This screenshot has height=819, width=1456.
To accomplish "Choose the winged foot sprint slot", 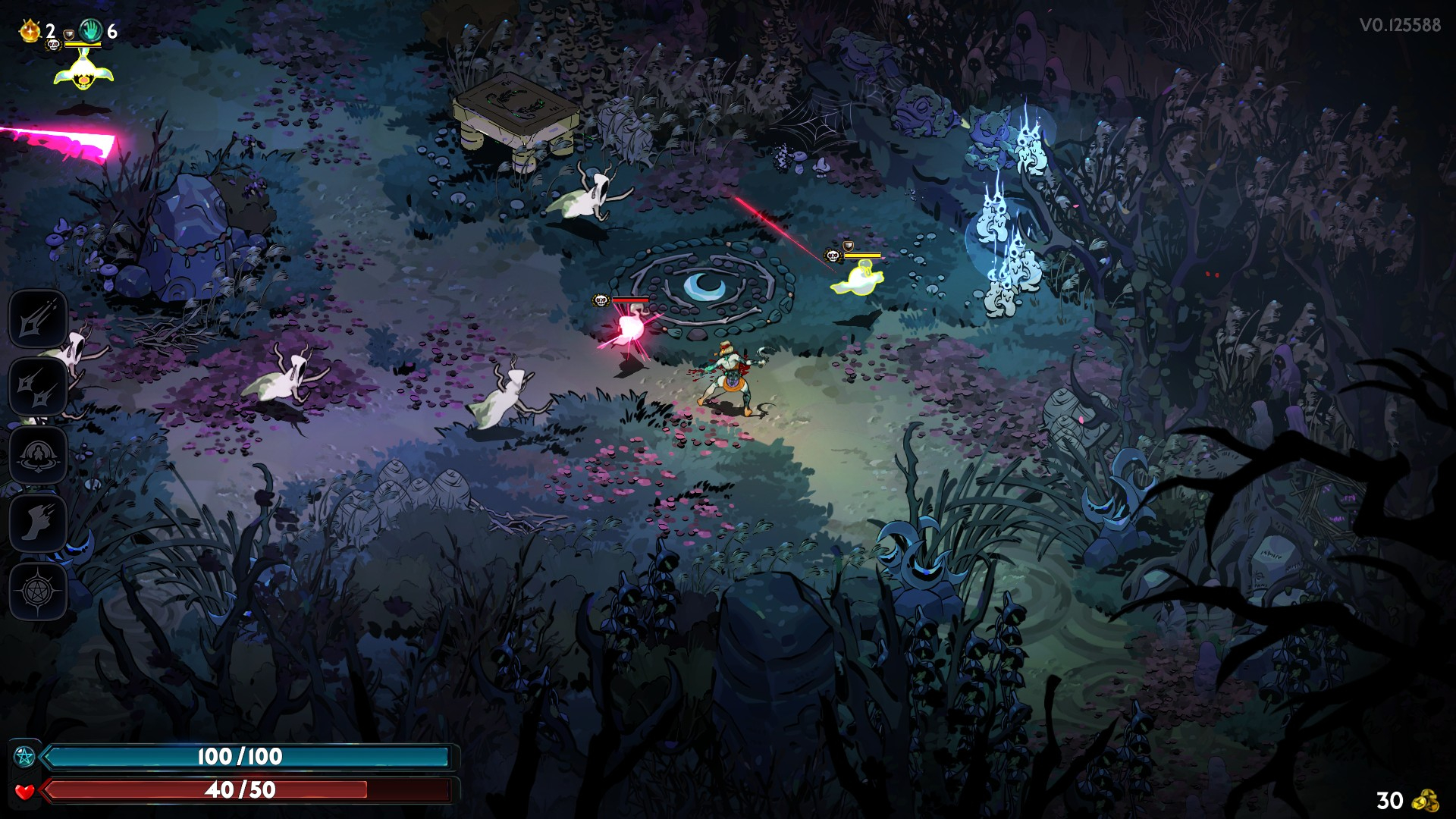I will [38, 523].
